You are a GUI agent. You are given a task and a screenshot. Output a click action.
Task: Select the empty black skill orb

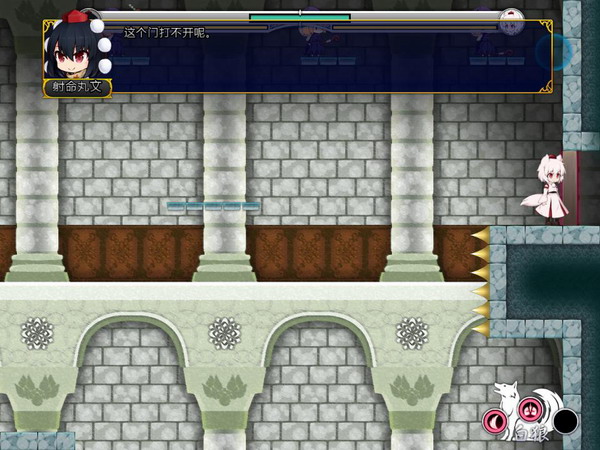[566, 421]
